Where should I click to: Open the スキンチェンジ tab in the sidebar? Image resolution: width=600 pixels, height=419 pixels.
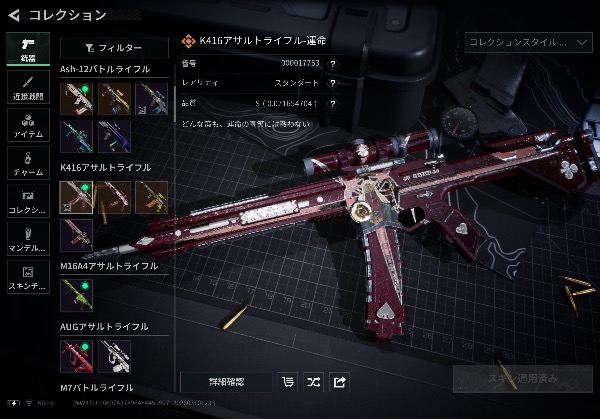coord(27,275)
